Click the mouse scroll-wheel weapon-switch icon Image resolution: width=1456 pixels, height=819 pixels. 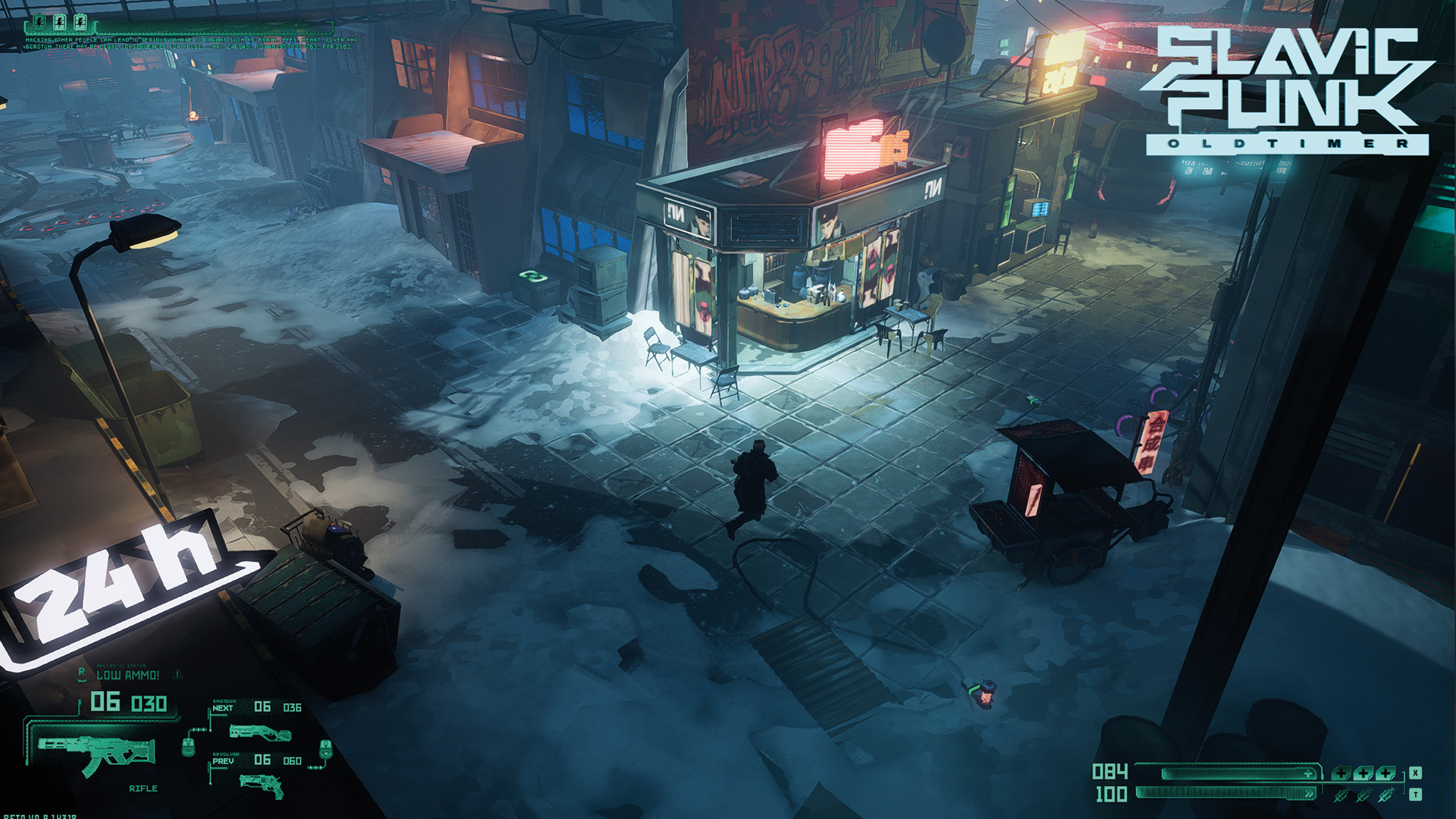pyautogui.click(x=187, y=747)
